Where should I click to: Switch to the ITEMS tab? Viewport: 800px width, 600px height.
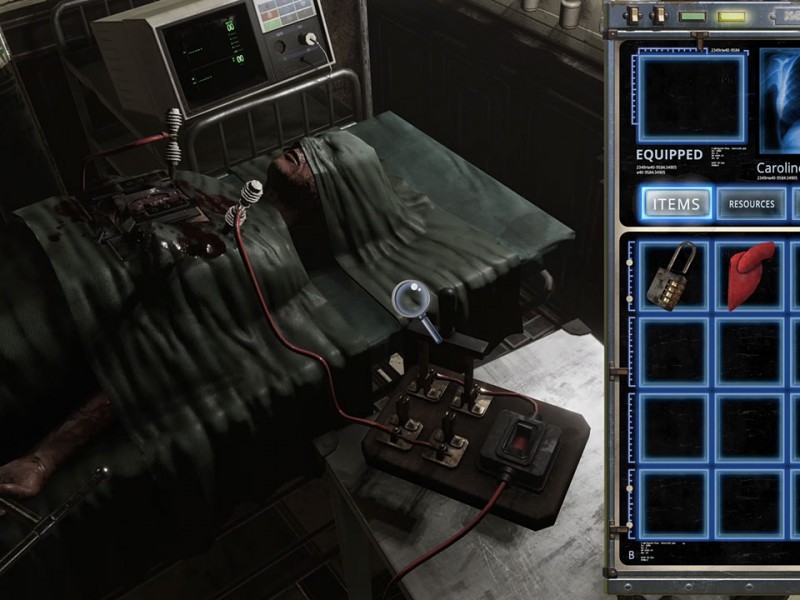pos(676,204)
